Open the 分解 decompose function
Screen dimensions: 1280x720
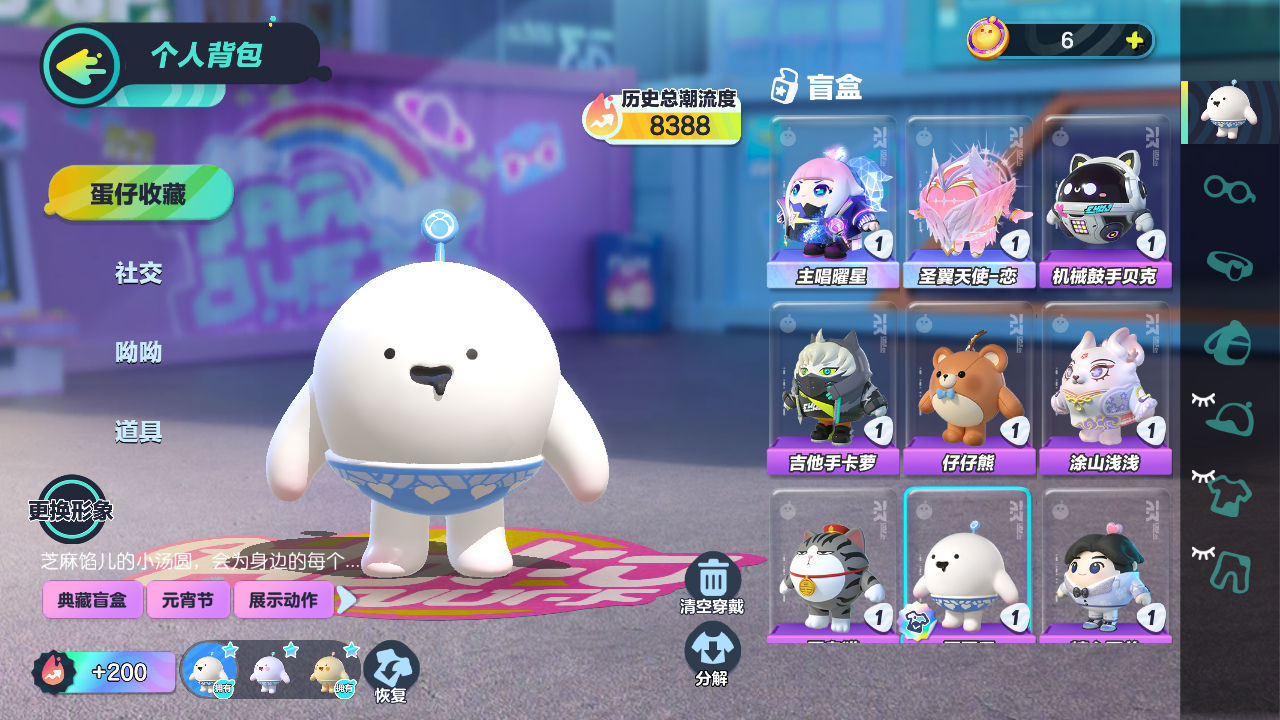pyautogui.click(x=712, y=655)
